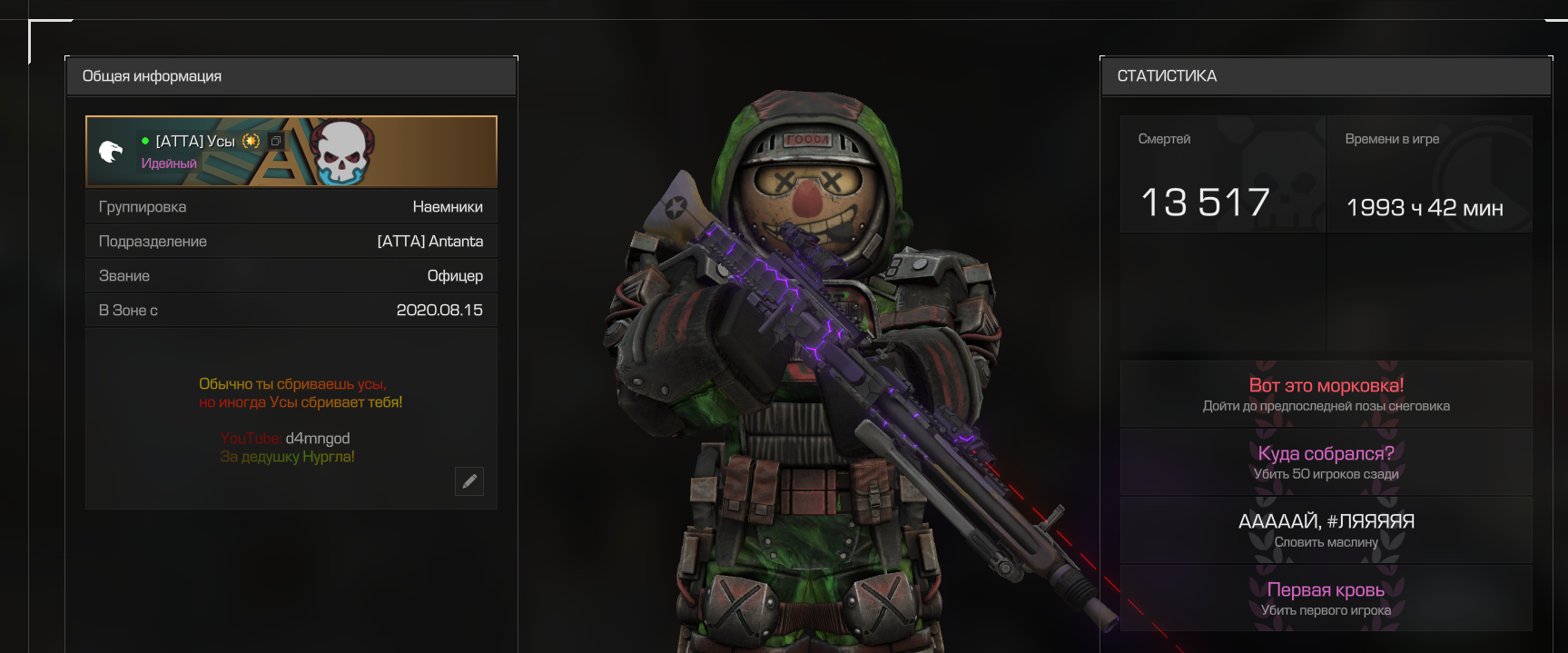
Task: Select the [ATTA] Antanta unit row
Action: [291, 242]
